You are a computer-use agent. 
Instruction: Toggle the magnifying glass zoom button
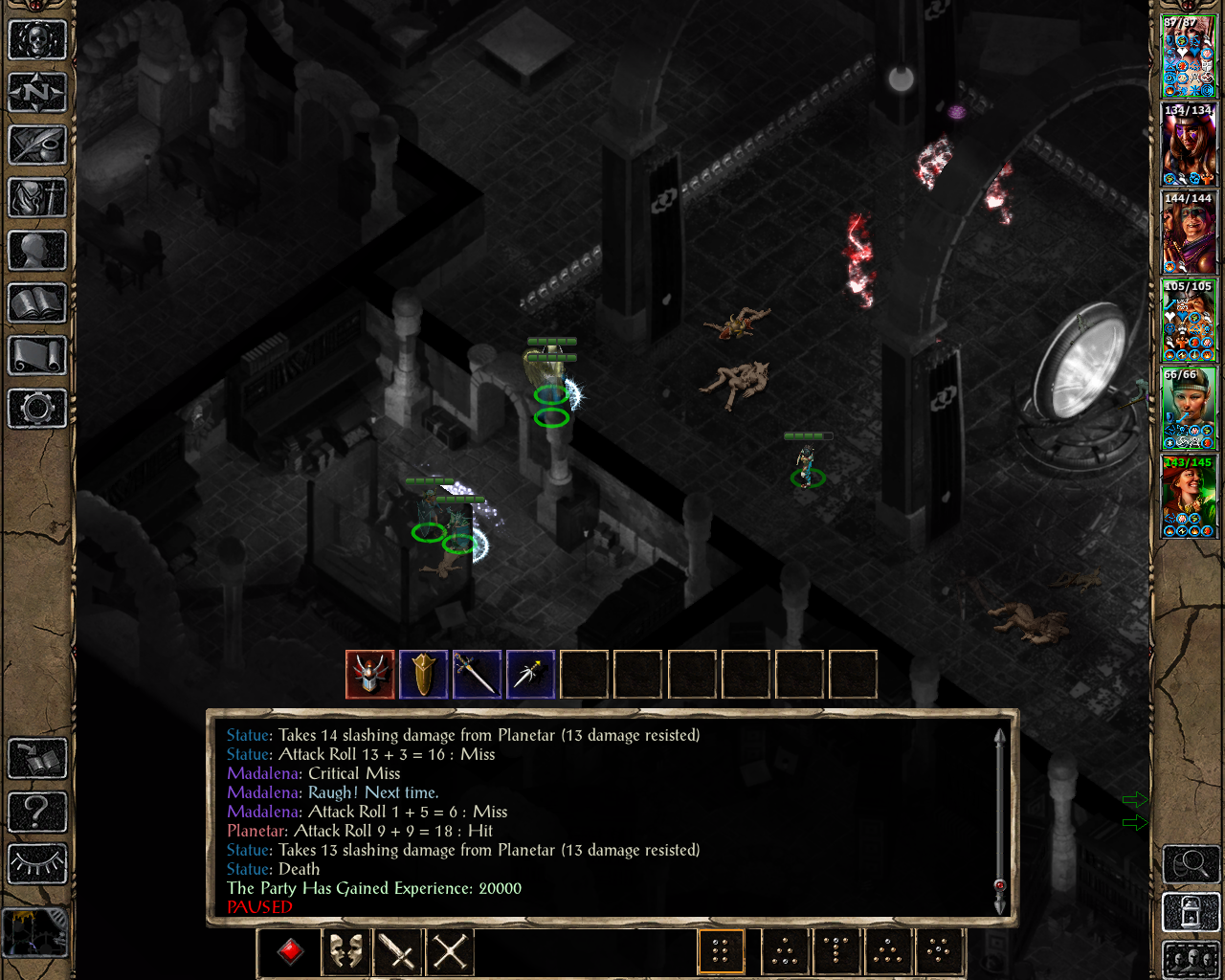tap(1191, 864)
